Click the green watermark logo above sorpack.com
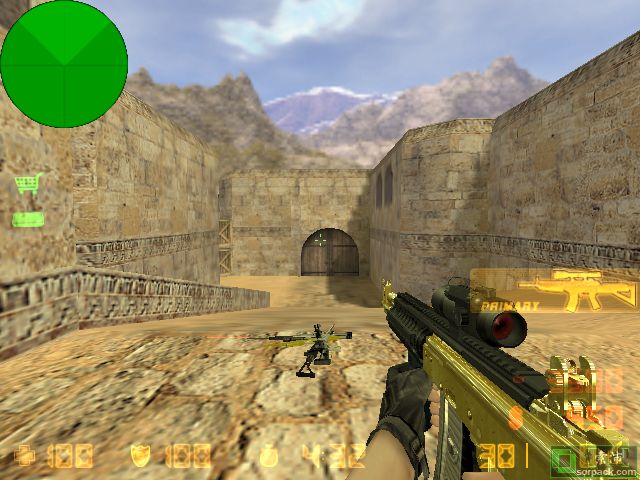640x480 pixels. coord(565,459)
